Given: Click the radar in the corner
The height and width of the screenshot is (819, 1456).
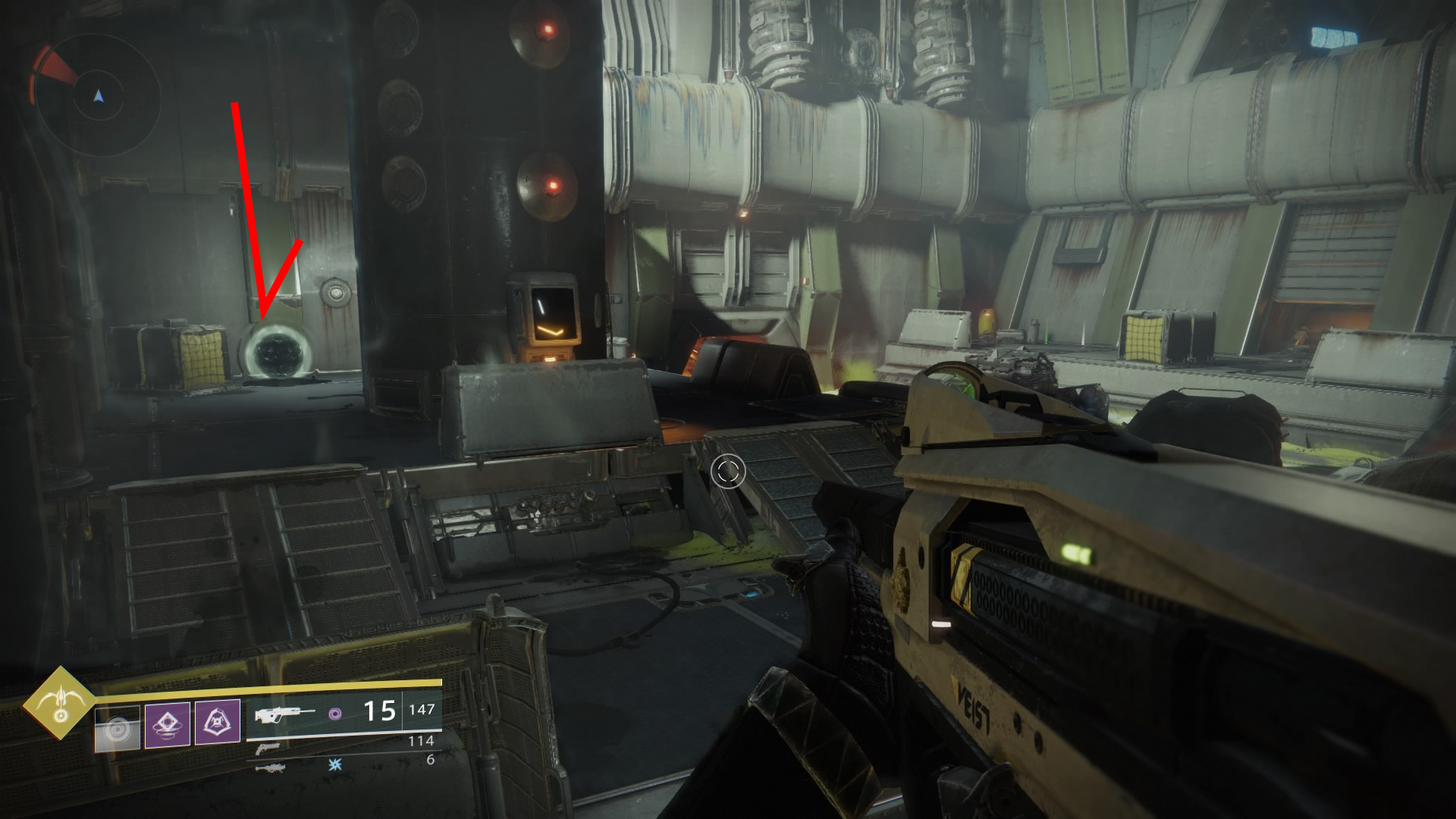Looking at the screenshot, I should click(x=98, y=96).
